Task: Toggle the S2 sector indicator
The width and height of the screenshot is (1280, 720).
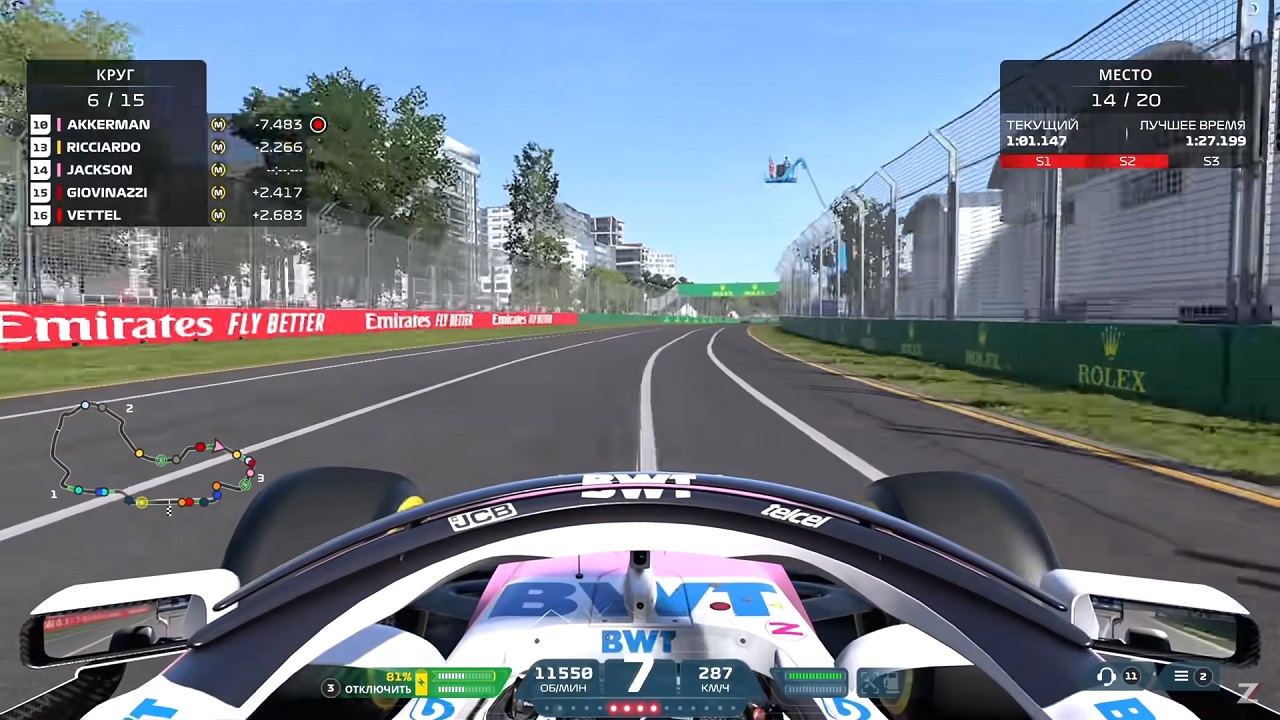Action: point(1127,161)
